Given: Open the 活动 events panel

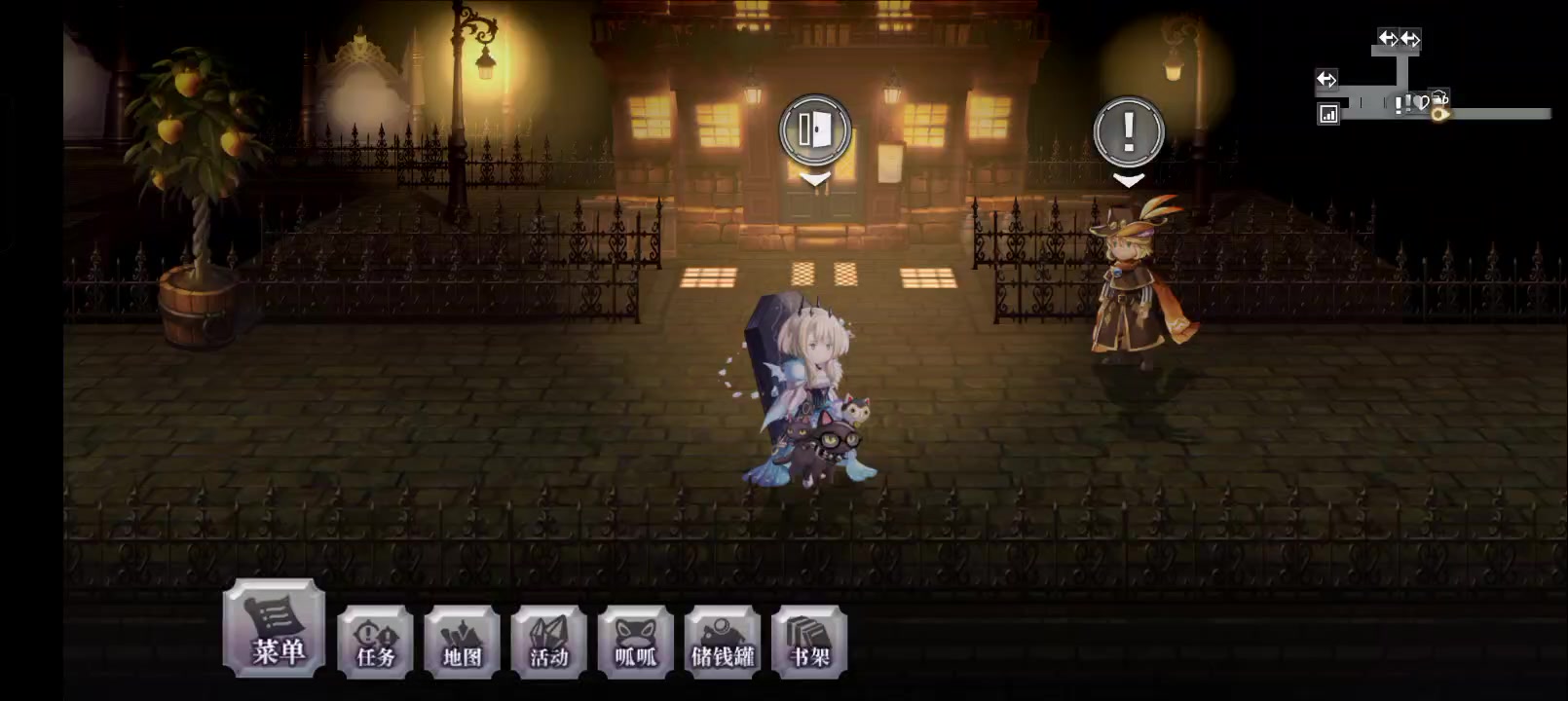Looking at the screenshot, I should point(548,643).
